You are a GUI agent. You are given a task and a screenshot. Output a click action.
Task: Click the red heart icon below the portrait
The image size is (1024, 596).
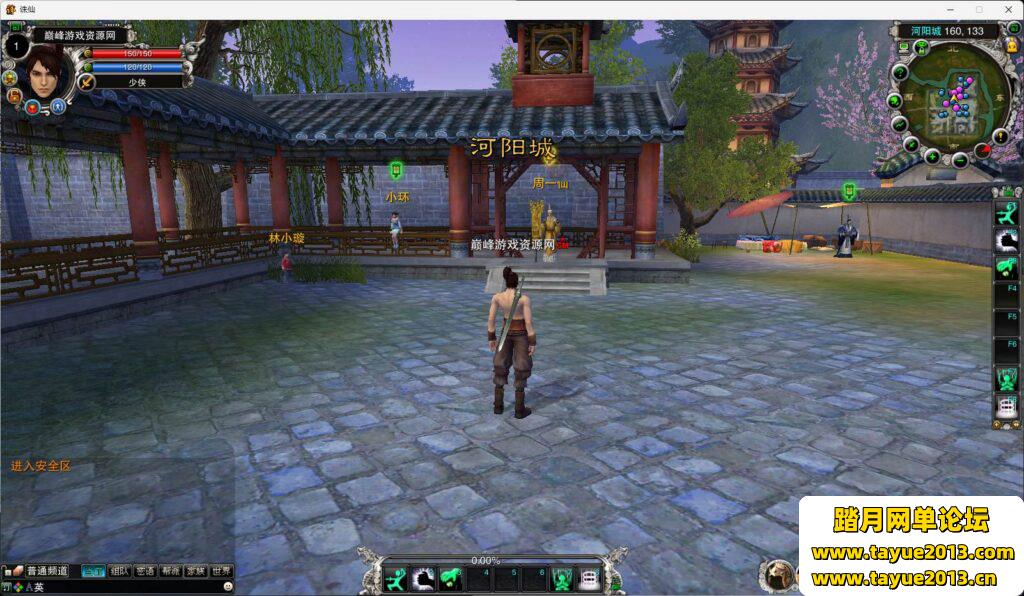[33, 106]
